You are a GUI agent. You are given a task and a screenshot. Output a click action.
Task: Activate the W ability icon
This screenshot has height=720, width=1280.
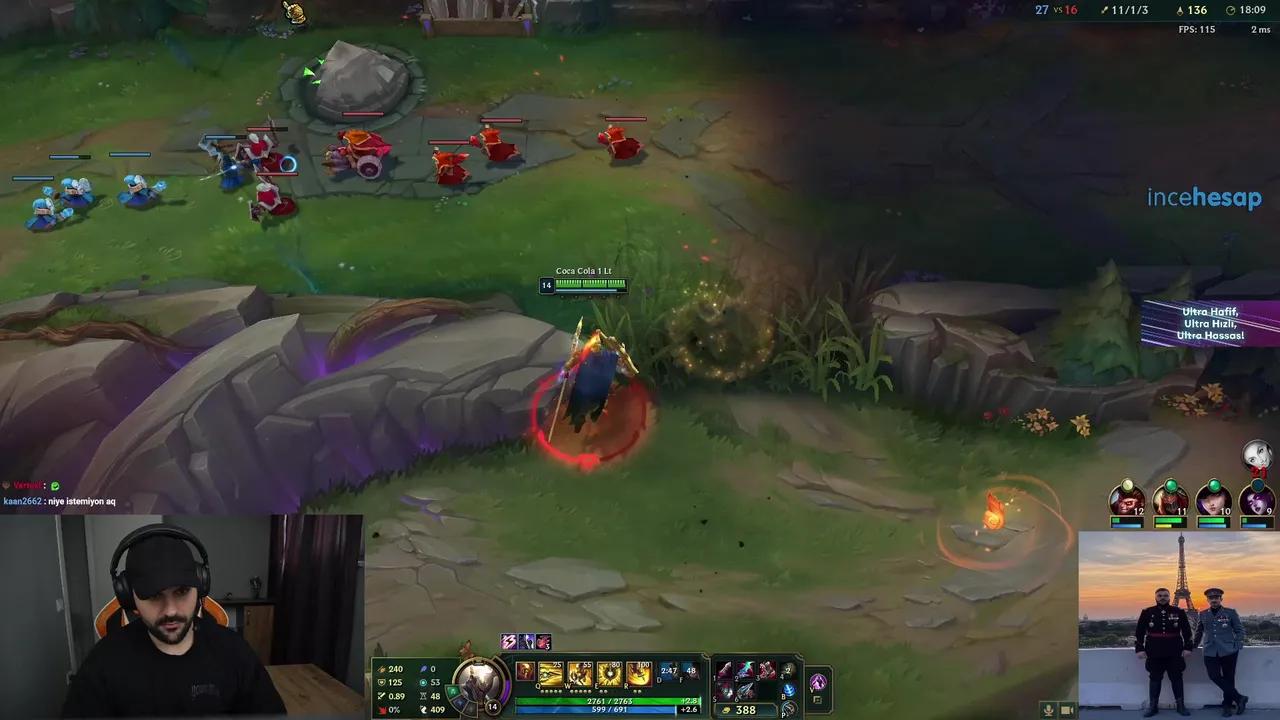pos(581,673)
